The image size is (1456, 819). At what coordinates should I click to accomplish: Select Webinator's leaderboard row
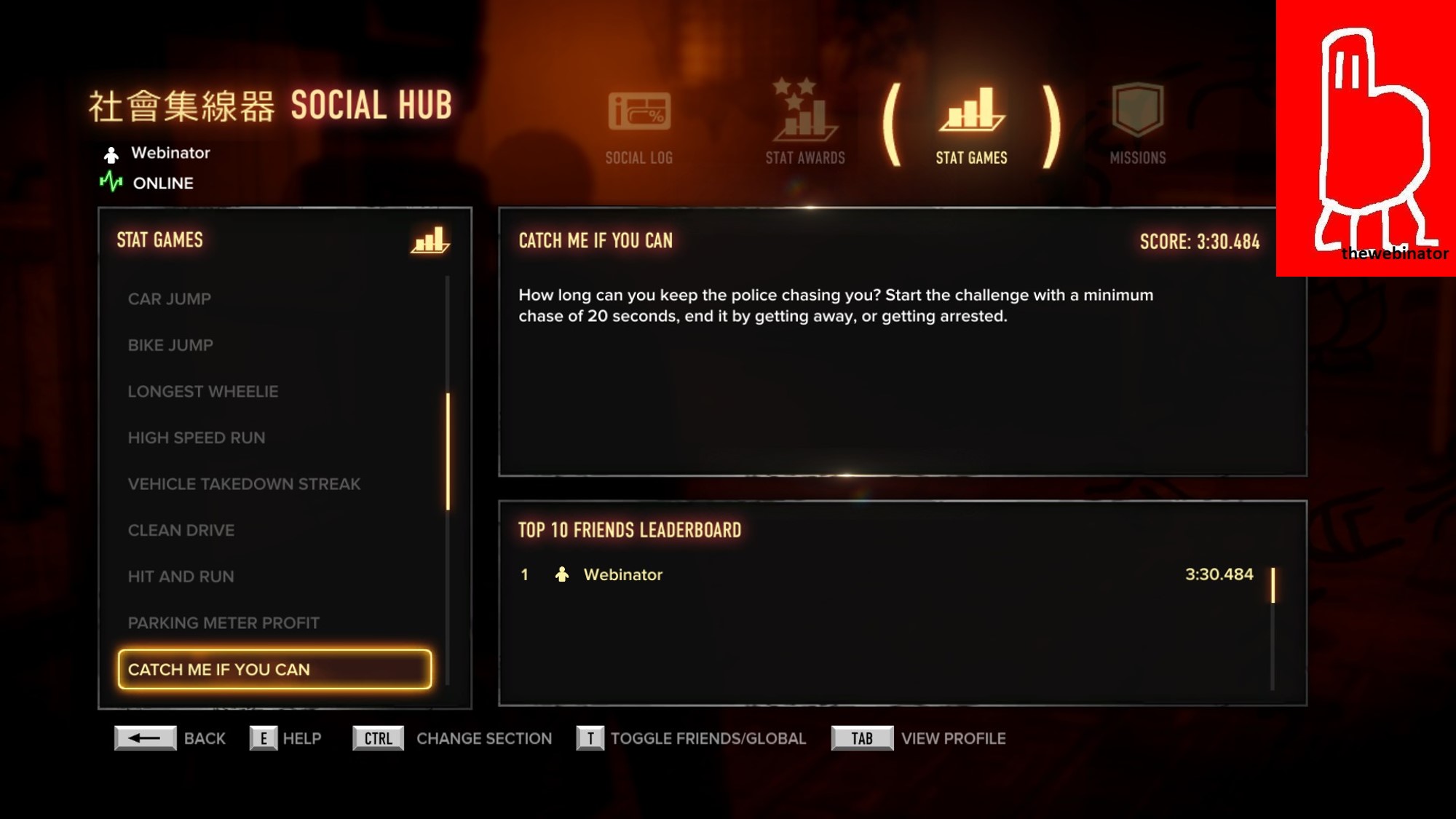[x=885, y=574]
